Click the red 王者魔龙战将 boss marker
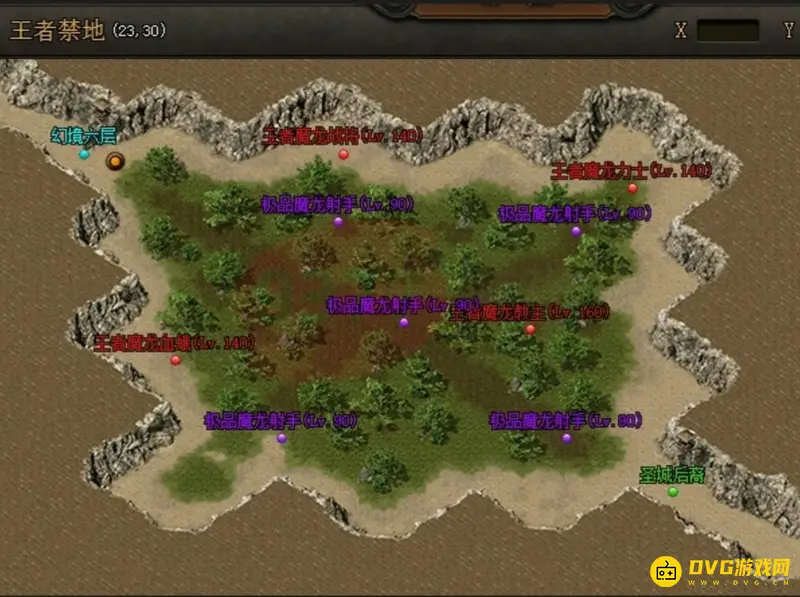Image resolution: width=800 pixels, height=597 pixels. (x=343, y=154)
